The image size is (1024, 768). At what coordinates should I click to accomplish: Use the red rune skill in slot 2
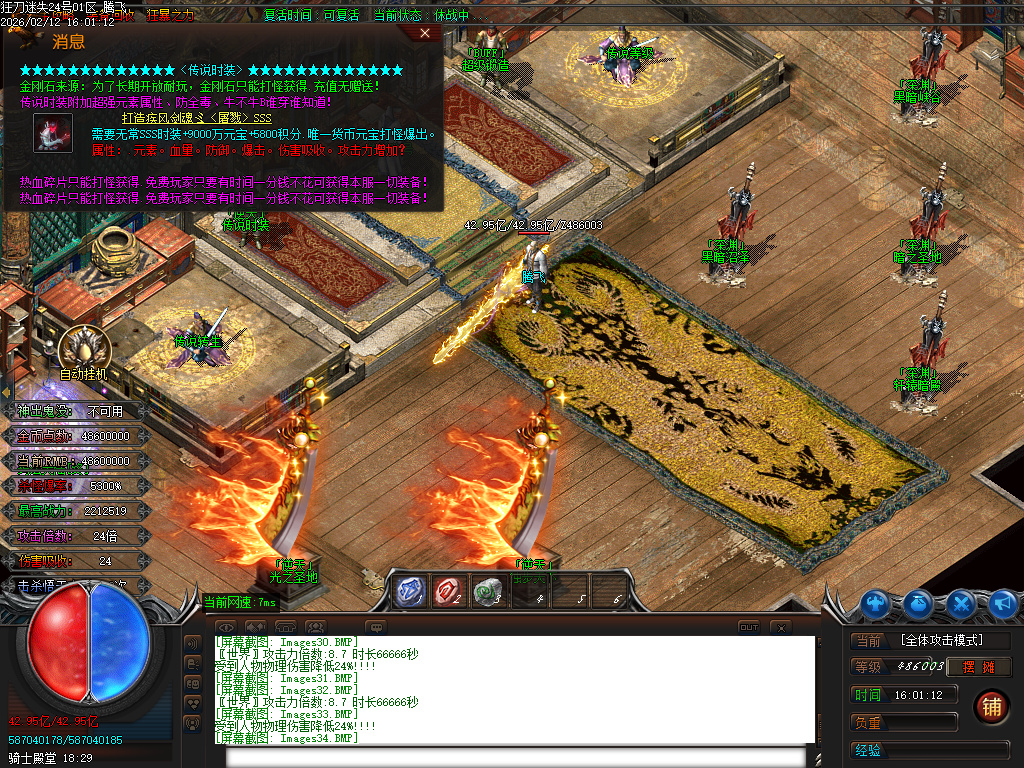pos(449,592)
